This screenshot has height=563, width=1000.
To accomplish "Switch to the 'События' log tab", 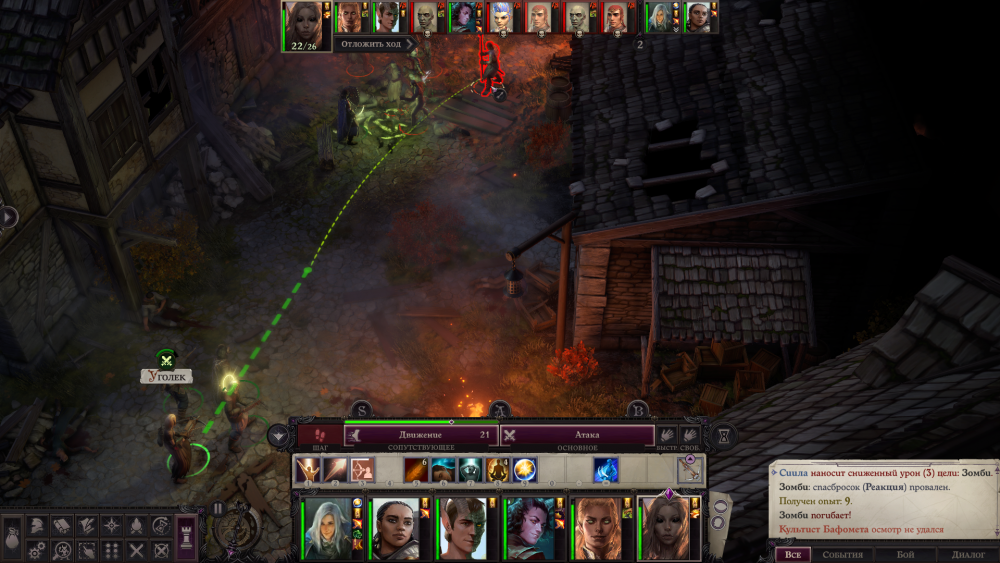I will (x=842, y=554).
